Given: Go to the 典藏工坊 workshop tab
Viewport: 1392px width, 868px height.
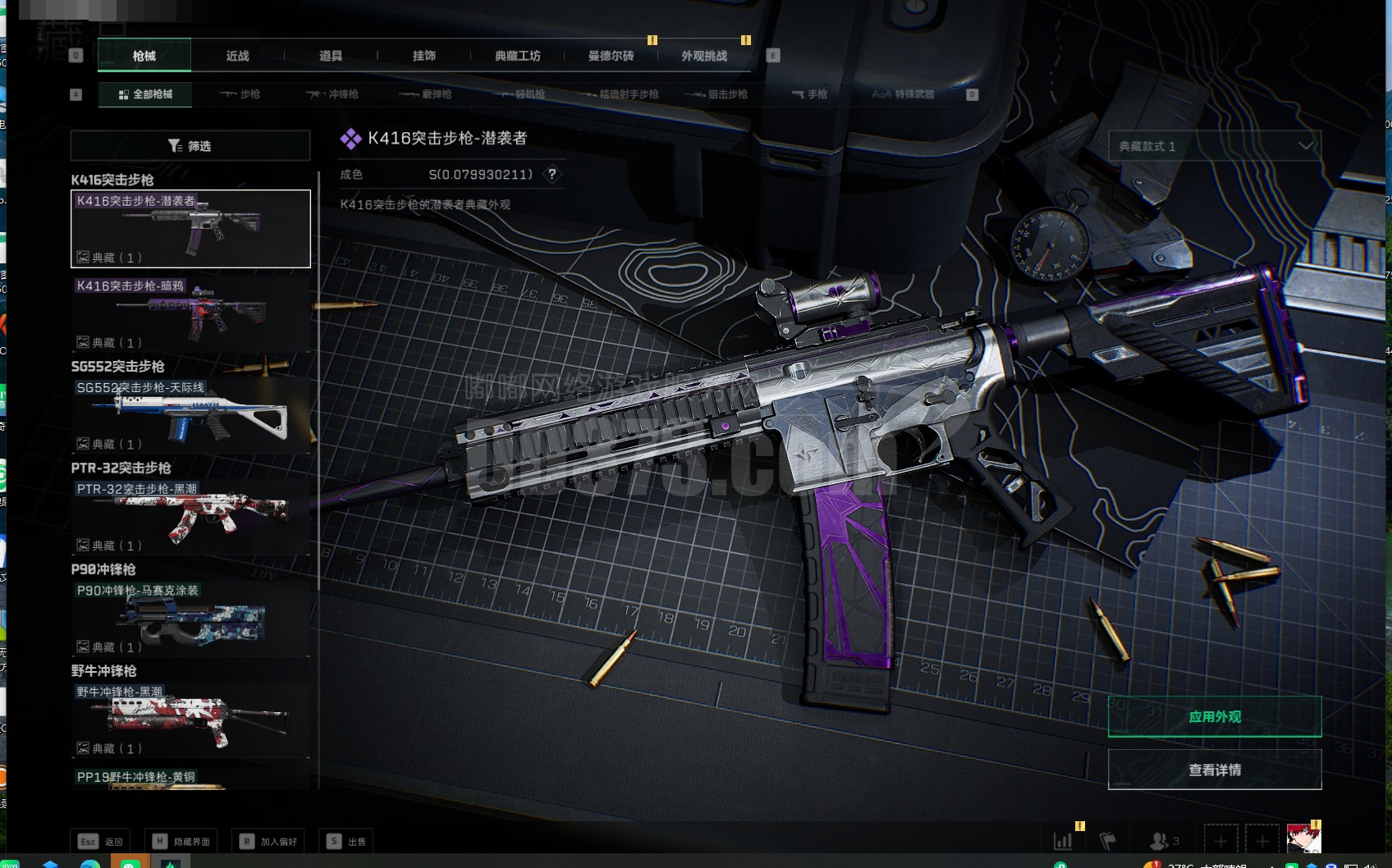Looking at the screenshot, I should pyautogui.click(x=517, y=56).
